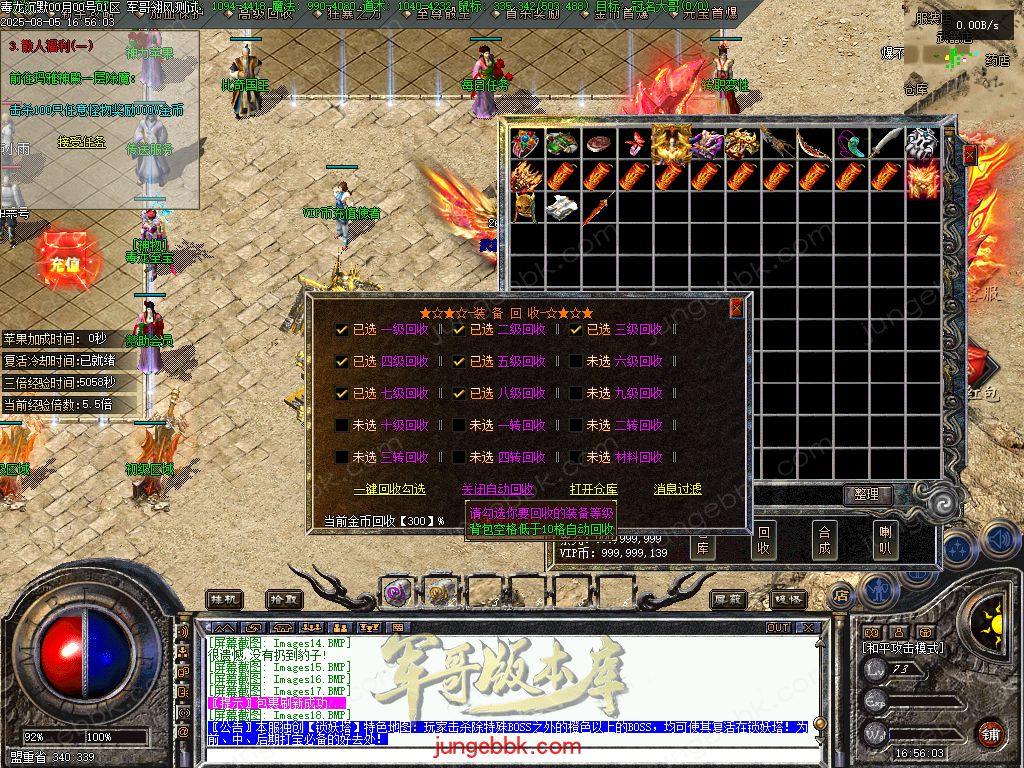Toggle the 材料回收 checkbox
The image size is (1024, 768).
pos(577,457)
